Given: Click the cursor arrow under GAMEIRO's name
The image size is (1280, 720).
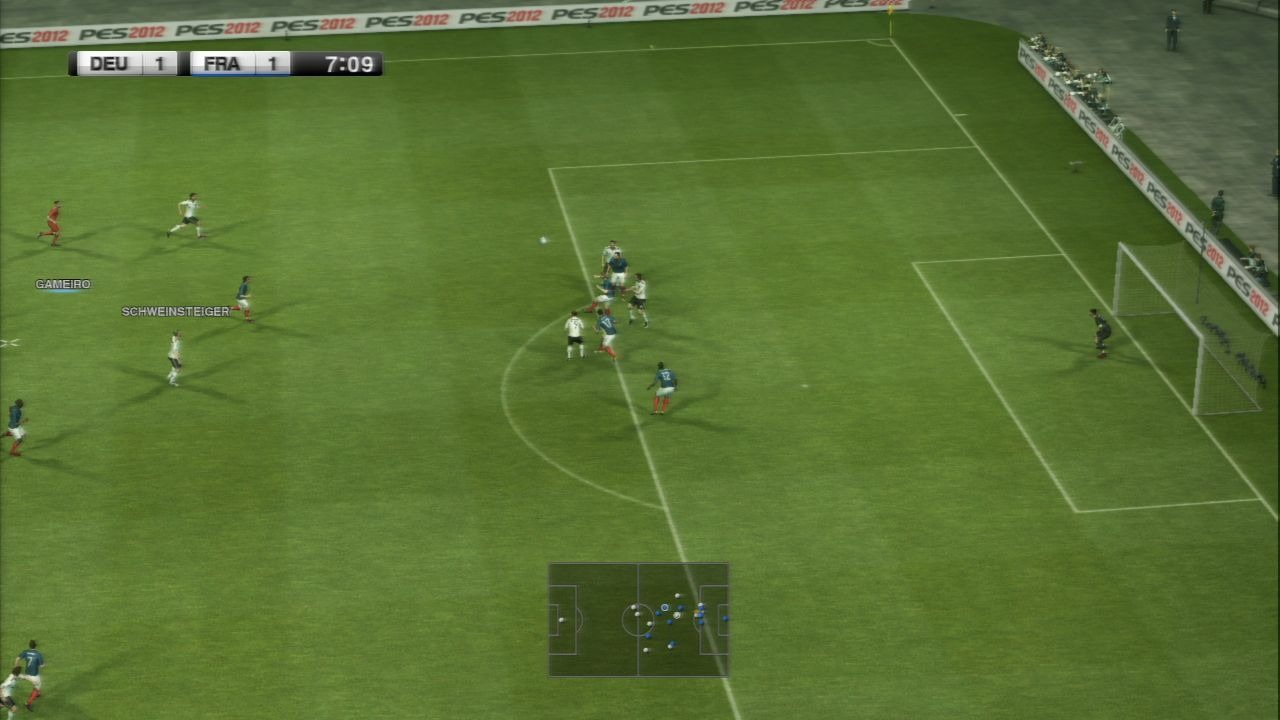Looking at the screenshot, I should 63,290.
